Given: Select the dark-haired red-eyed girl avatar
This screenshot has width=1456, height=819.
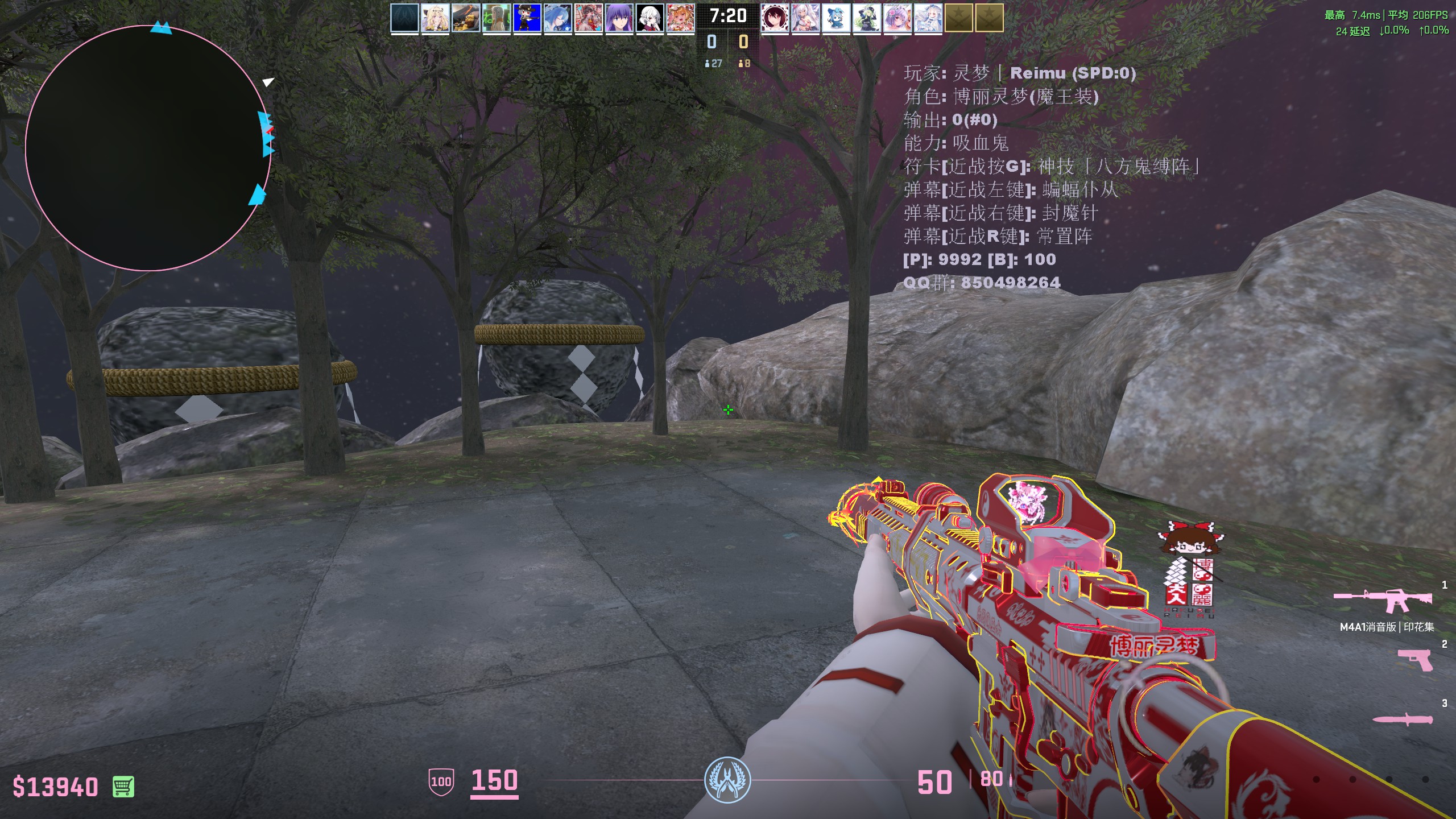Looking at the screenshot, I should click(775, 18).
